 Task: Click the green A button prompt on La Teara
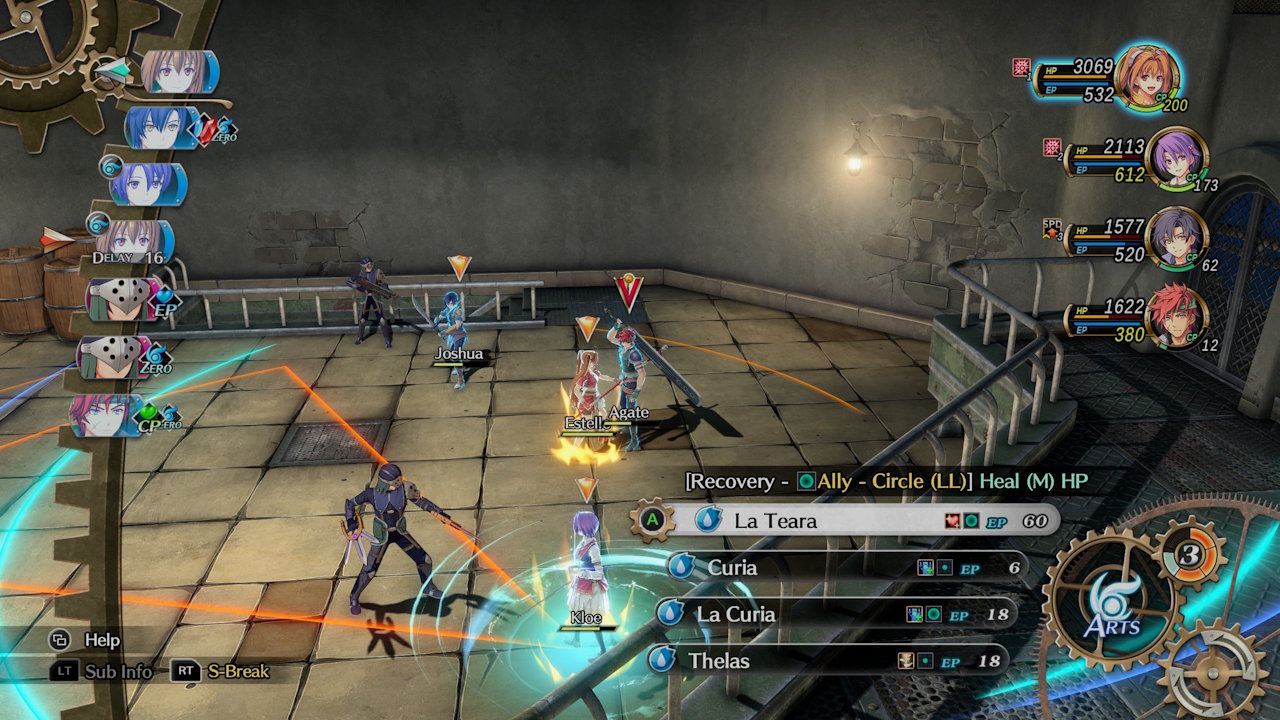[x=652, y=520]
